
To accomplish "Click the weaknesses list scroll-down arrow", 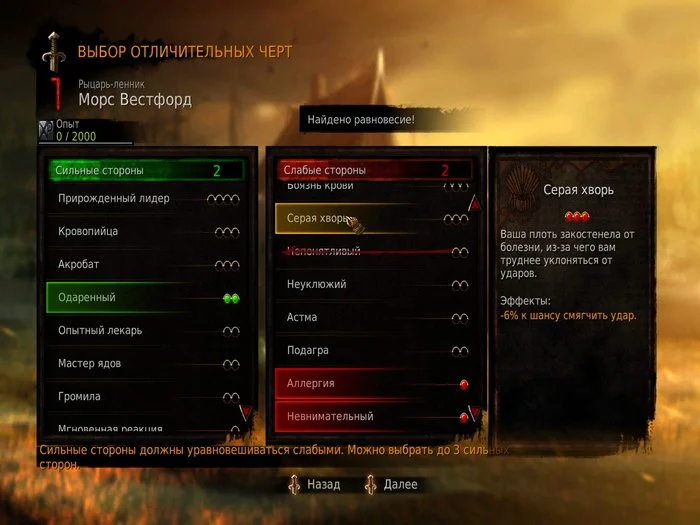I will click(x=475, y=411).
